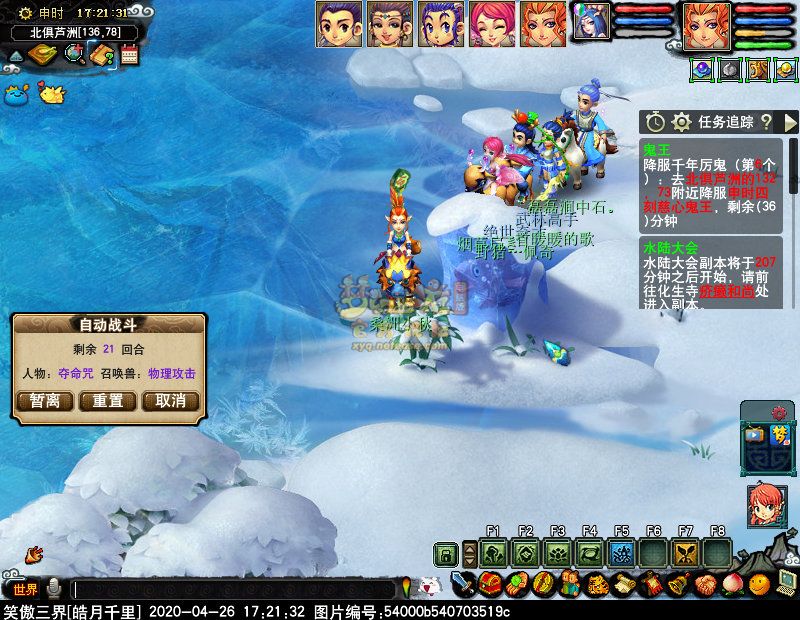Toggle the hotbar lock button
Image resolution: width=800 pixels, height=620 pixels.
click(445, 553)
